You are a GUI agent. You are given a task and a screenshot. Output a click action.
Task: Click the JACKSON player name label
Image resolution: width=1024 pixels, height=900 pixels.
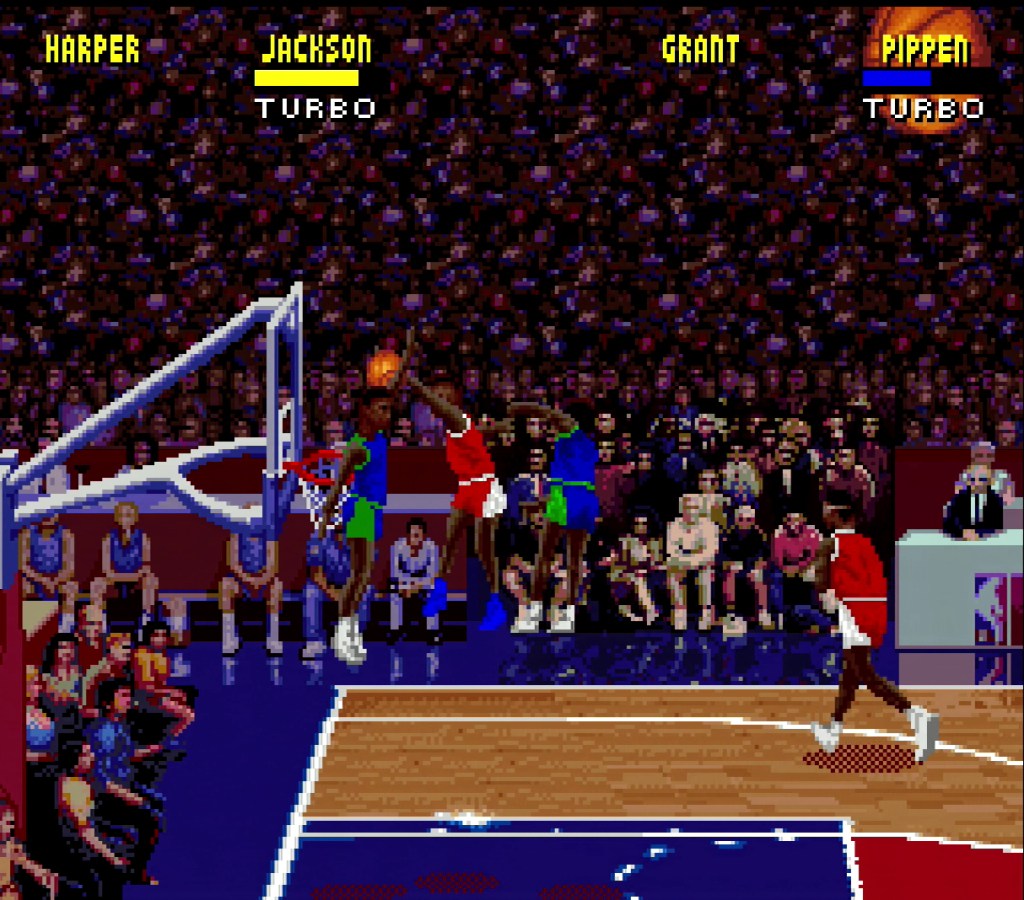316,49
